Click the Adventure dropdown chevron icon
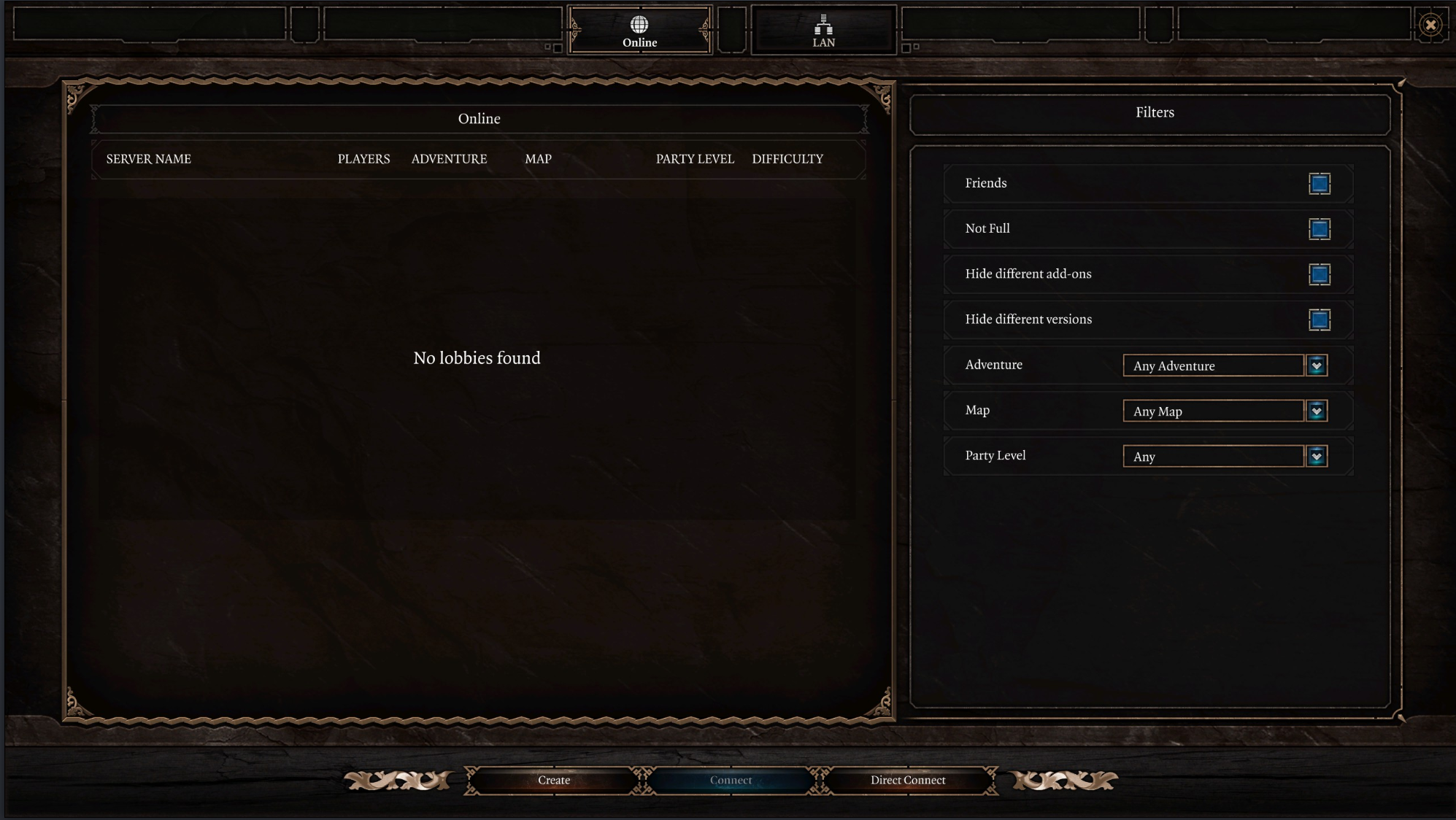Viewport: 1456px width, 820px height. coord(1316,365)
